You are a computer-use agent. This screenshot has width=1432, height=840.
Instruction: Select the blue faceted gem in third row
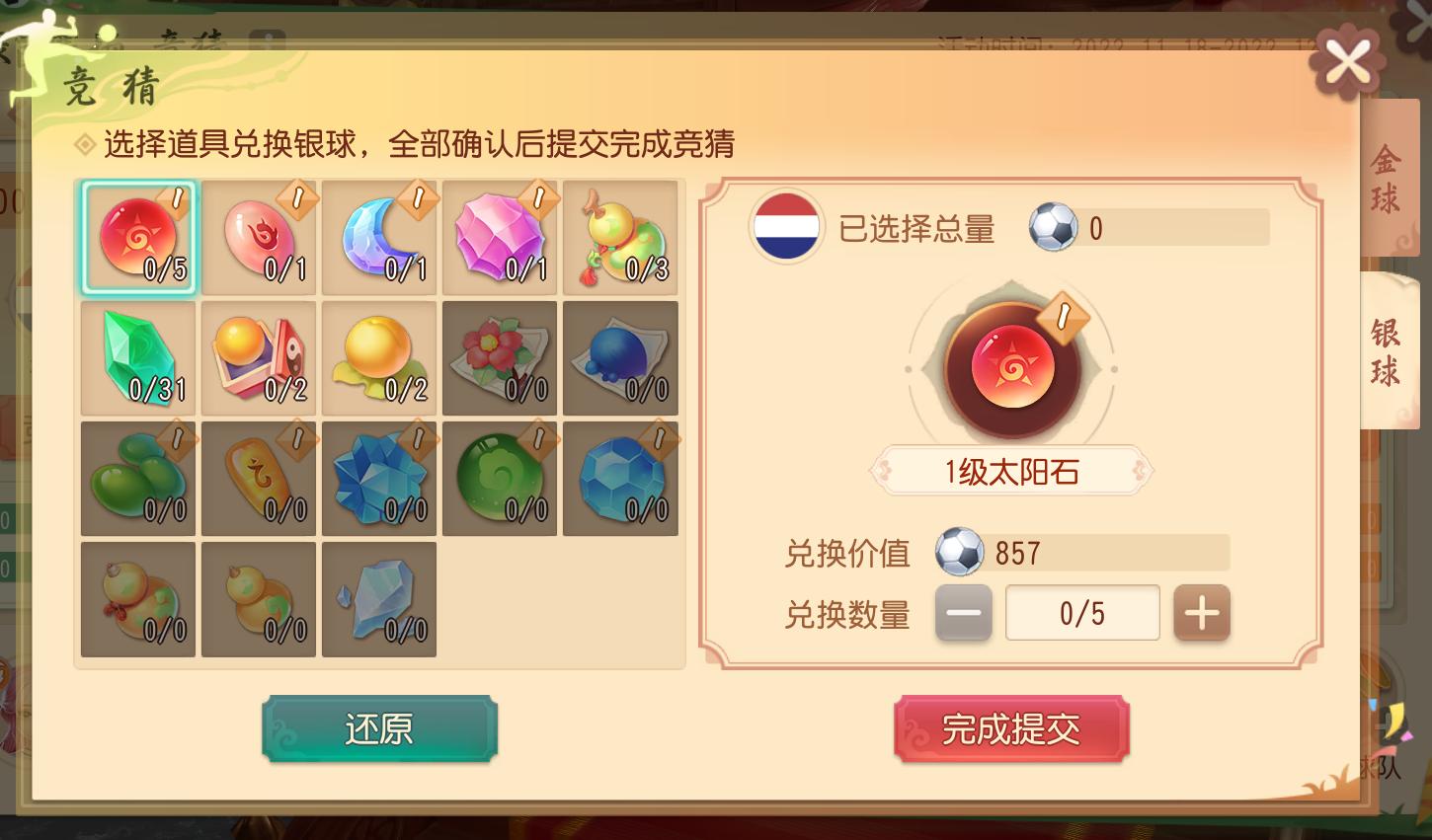620,479
